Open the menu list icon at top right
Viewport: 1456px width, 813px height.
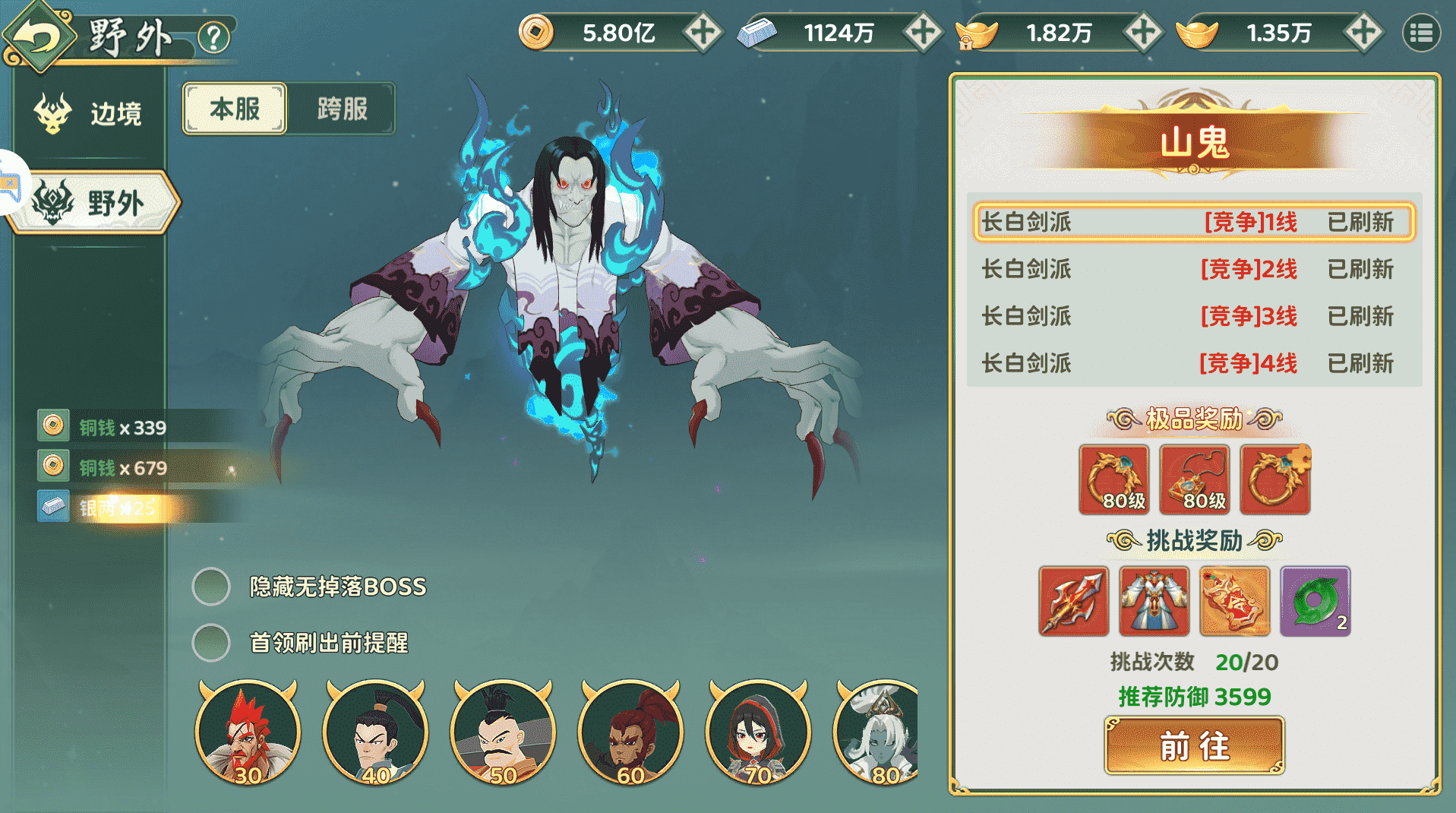(x=1421, y=33)
